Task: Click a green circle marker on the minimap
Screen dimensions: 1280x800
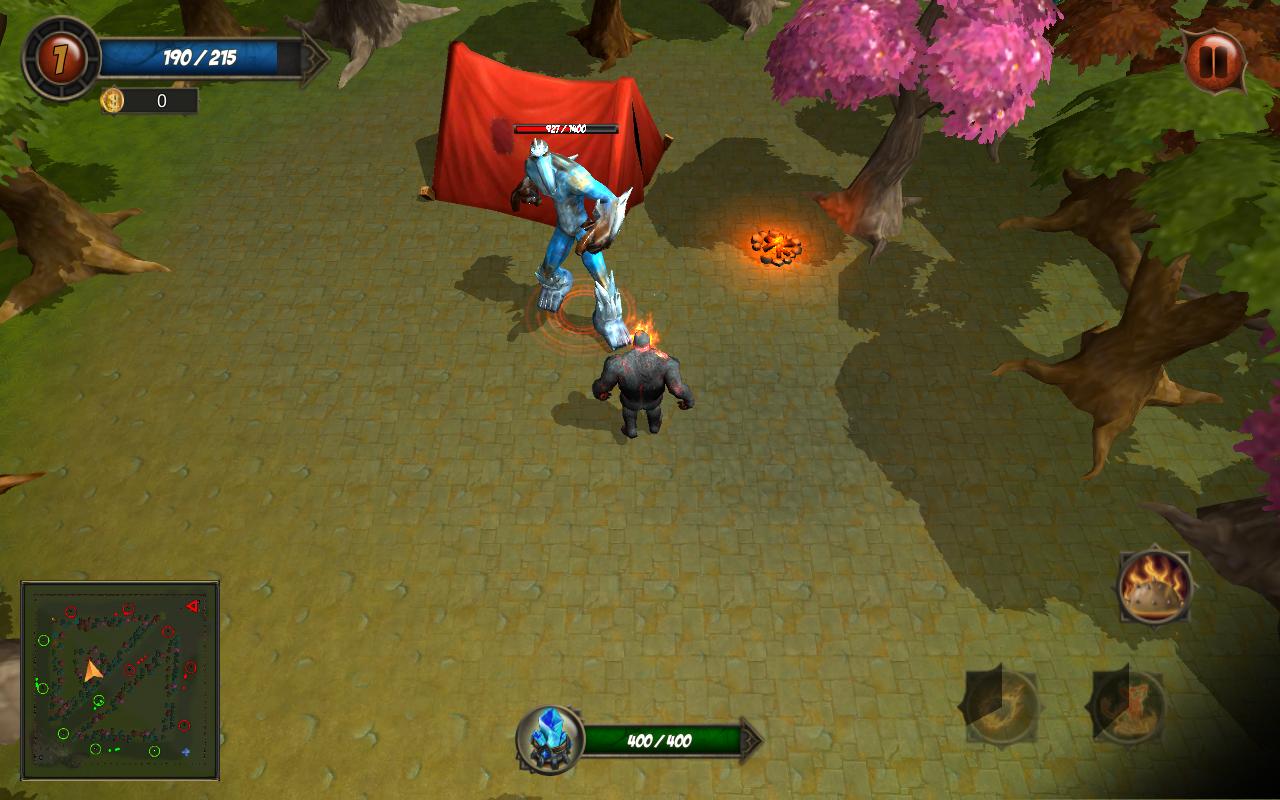Action: click(45, 640)
